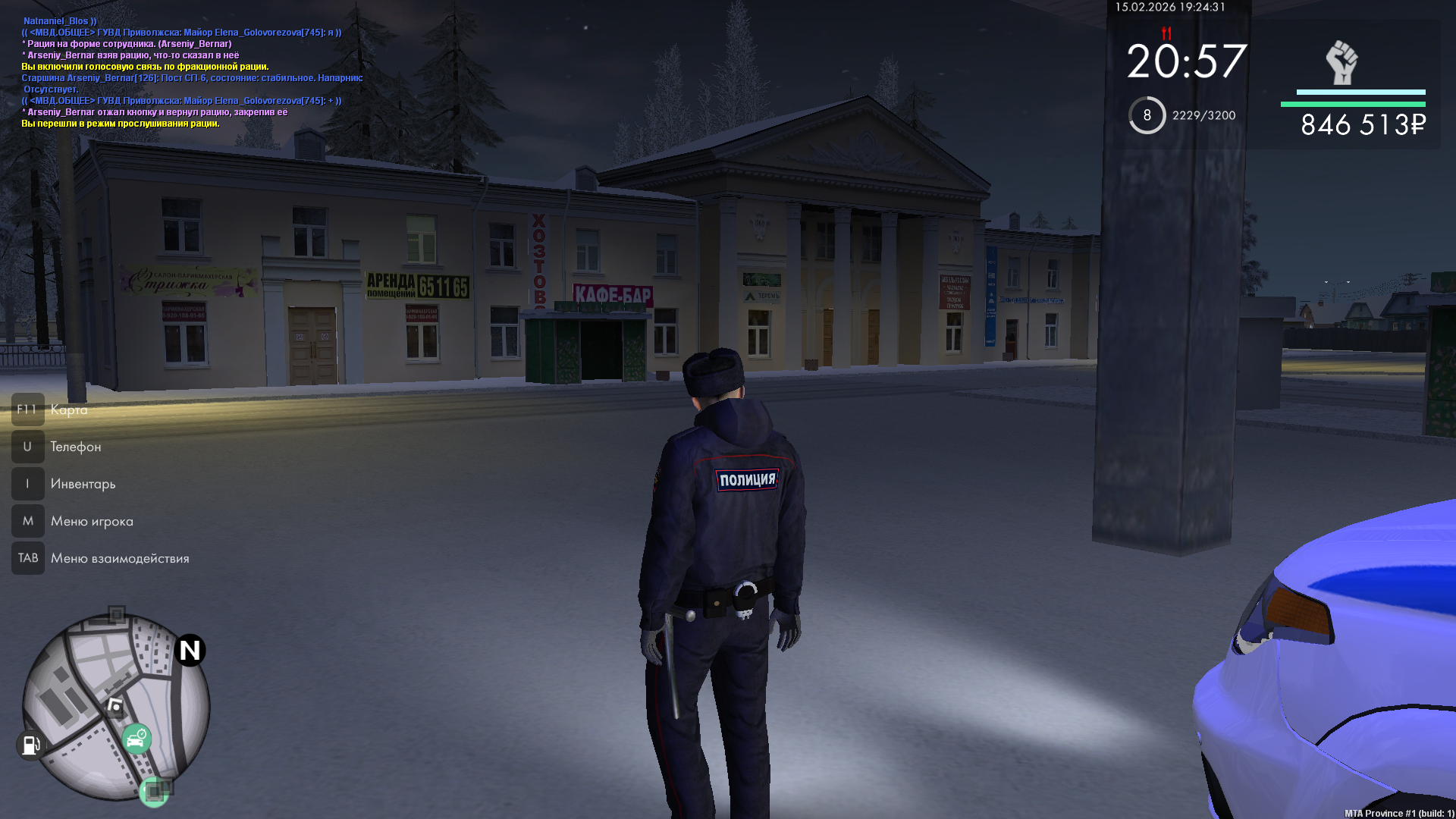Select the fist weapon icon
The image size is (1456, 819).
(x=1341, y=62)
